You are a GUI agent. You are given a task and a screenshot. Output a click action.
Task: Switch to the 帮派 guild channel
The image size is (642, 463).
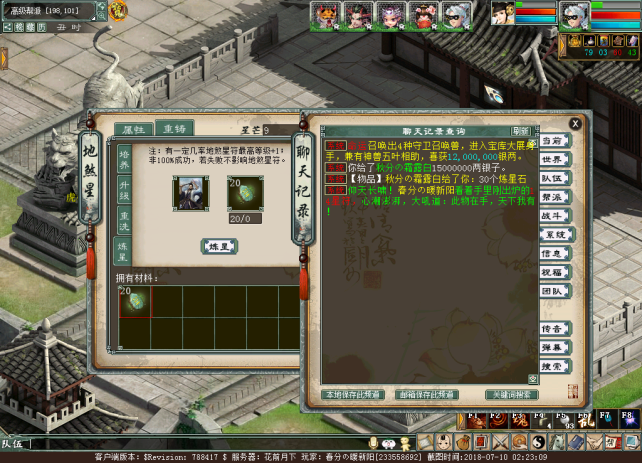click(x=553, y=197)
